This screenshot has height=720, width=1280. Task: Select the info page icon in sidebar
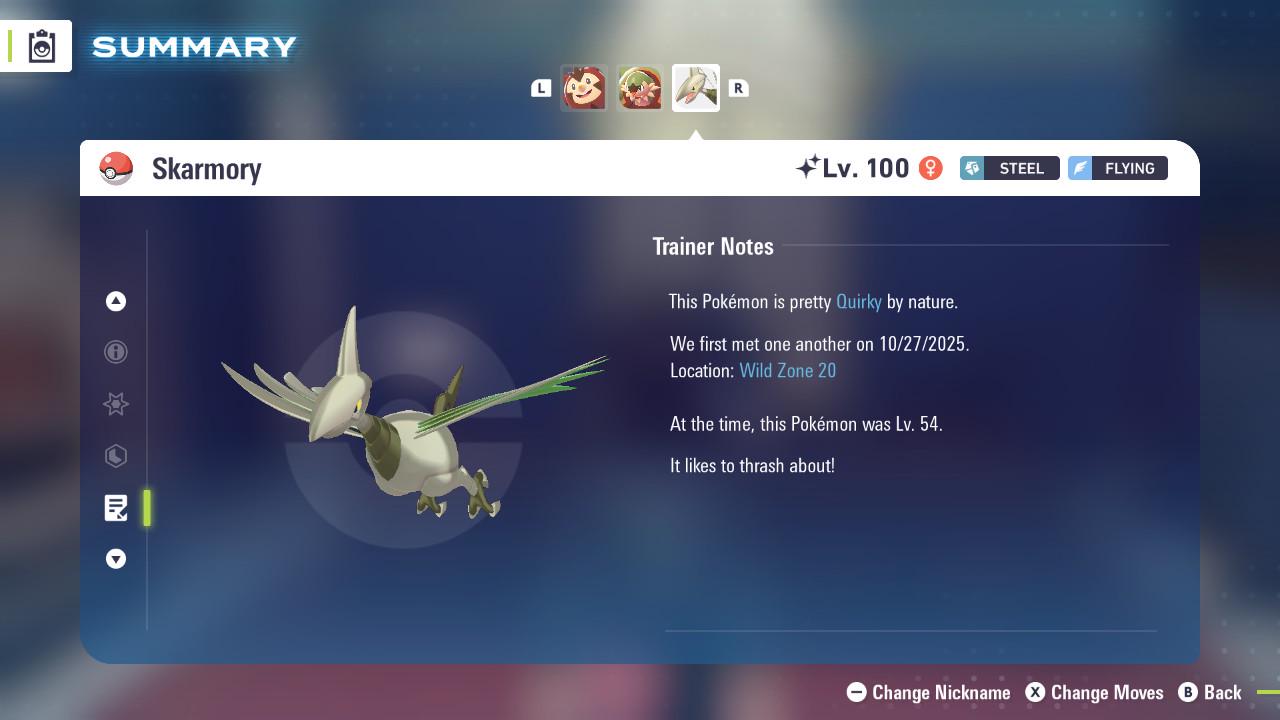tap(116, 352)
